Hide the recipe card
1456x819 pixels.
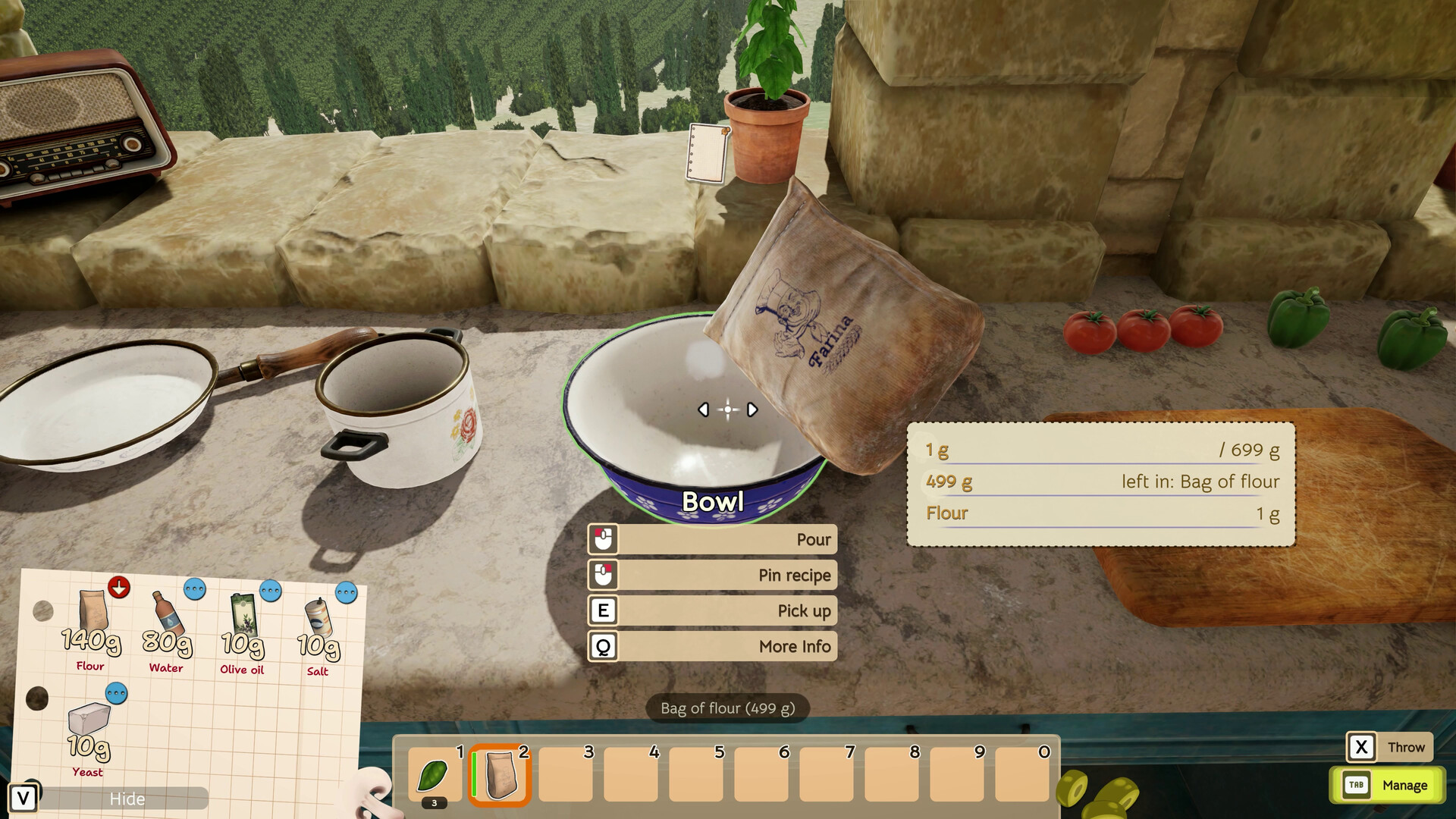tap(127, 799)
